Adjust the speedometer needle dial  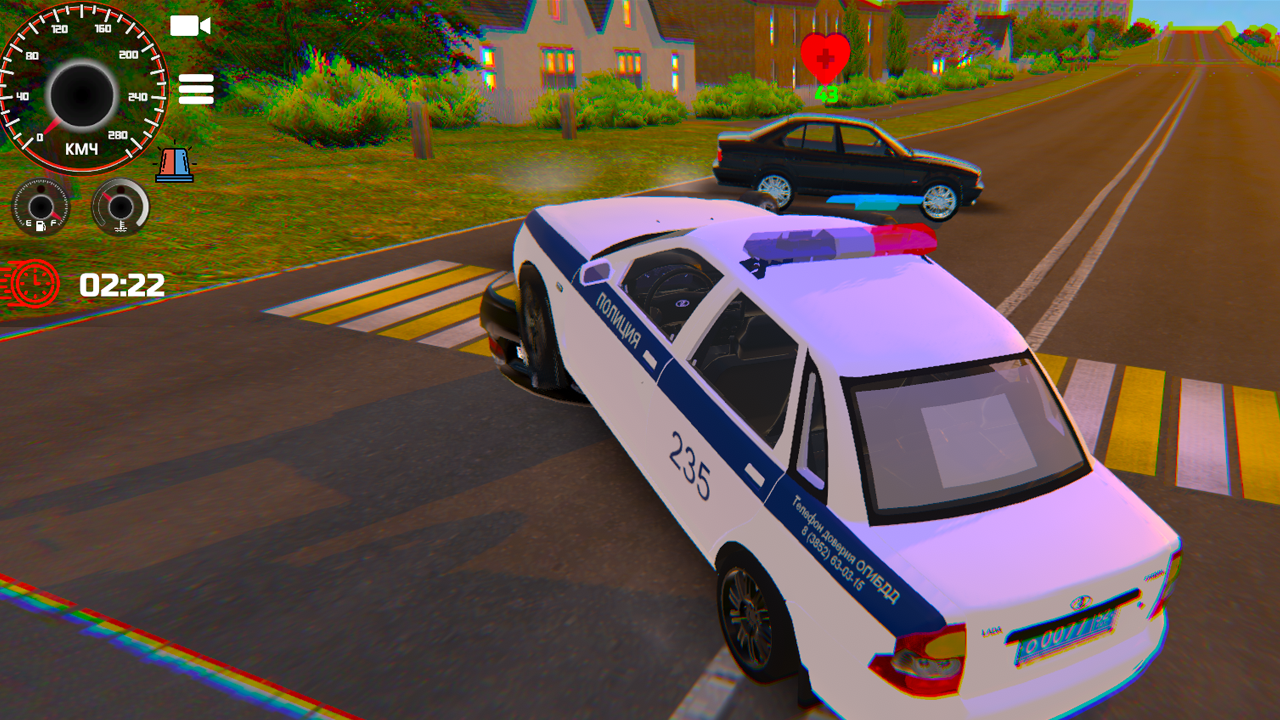pyautogui.click(x=80, y=90)
